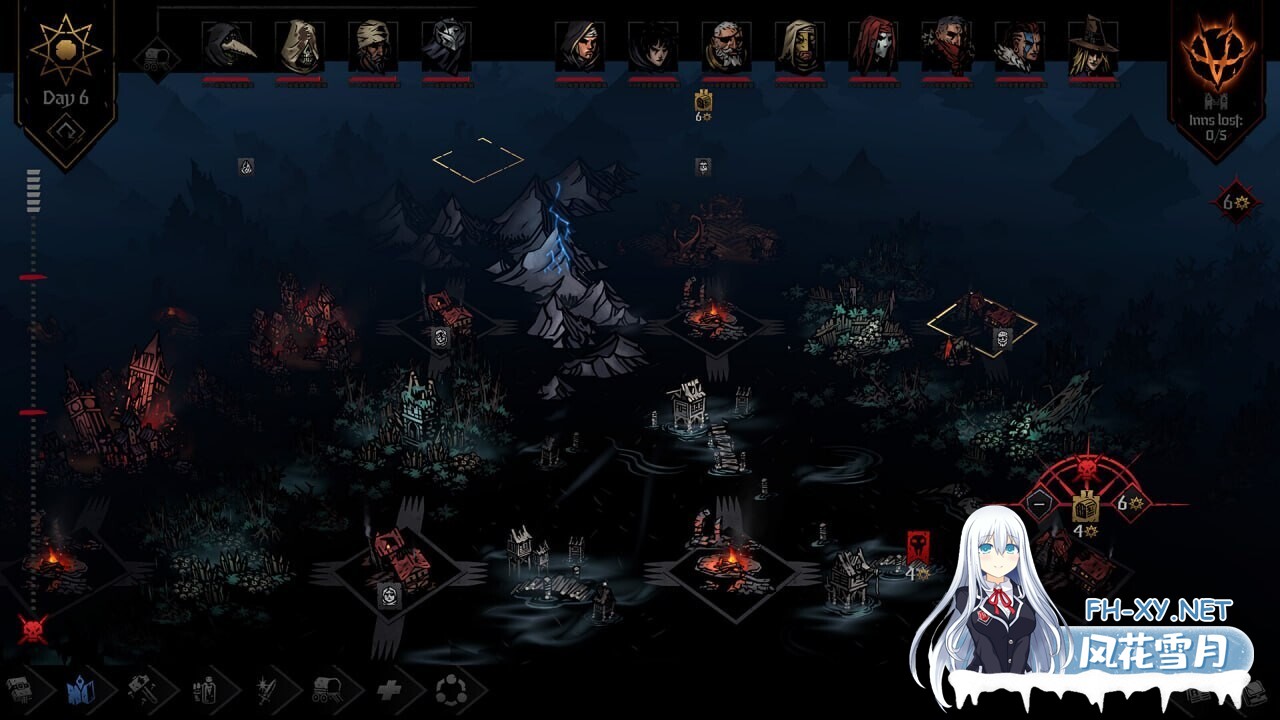Select the eyepatch Man-at-Arms portrait
Image resolution: width=1280 pixels, height=720 pixels.
tap(726, 46)
